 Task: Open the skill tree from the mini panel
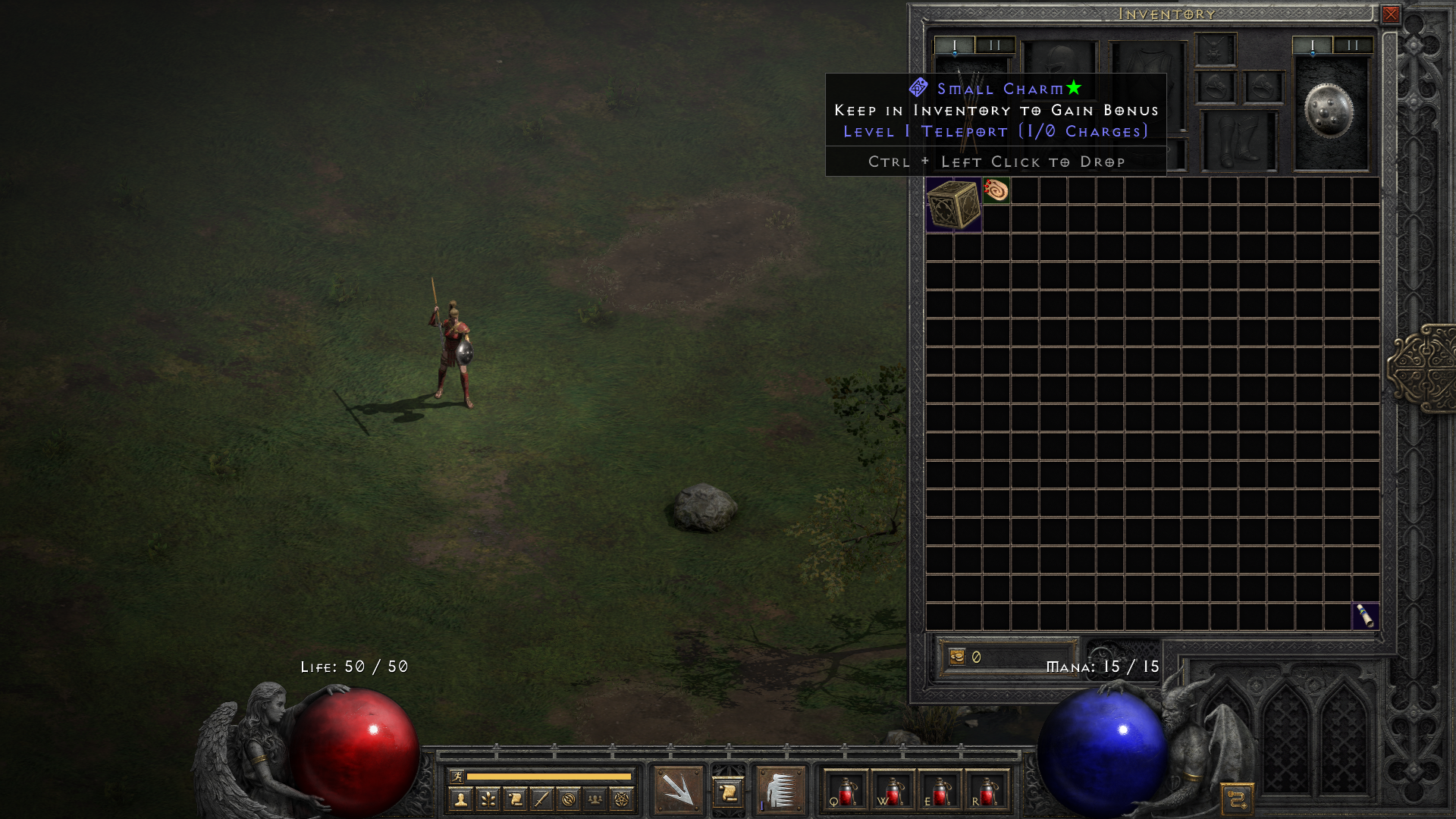(488, 799)
